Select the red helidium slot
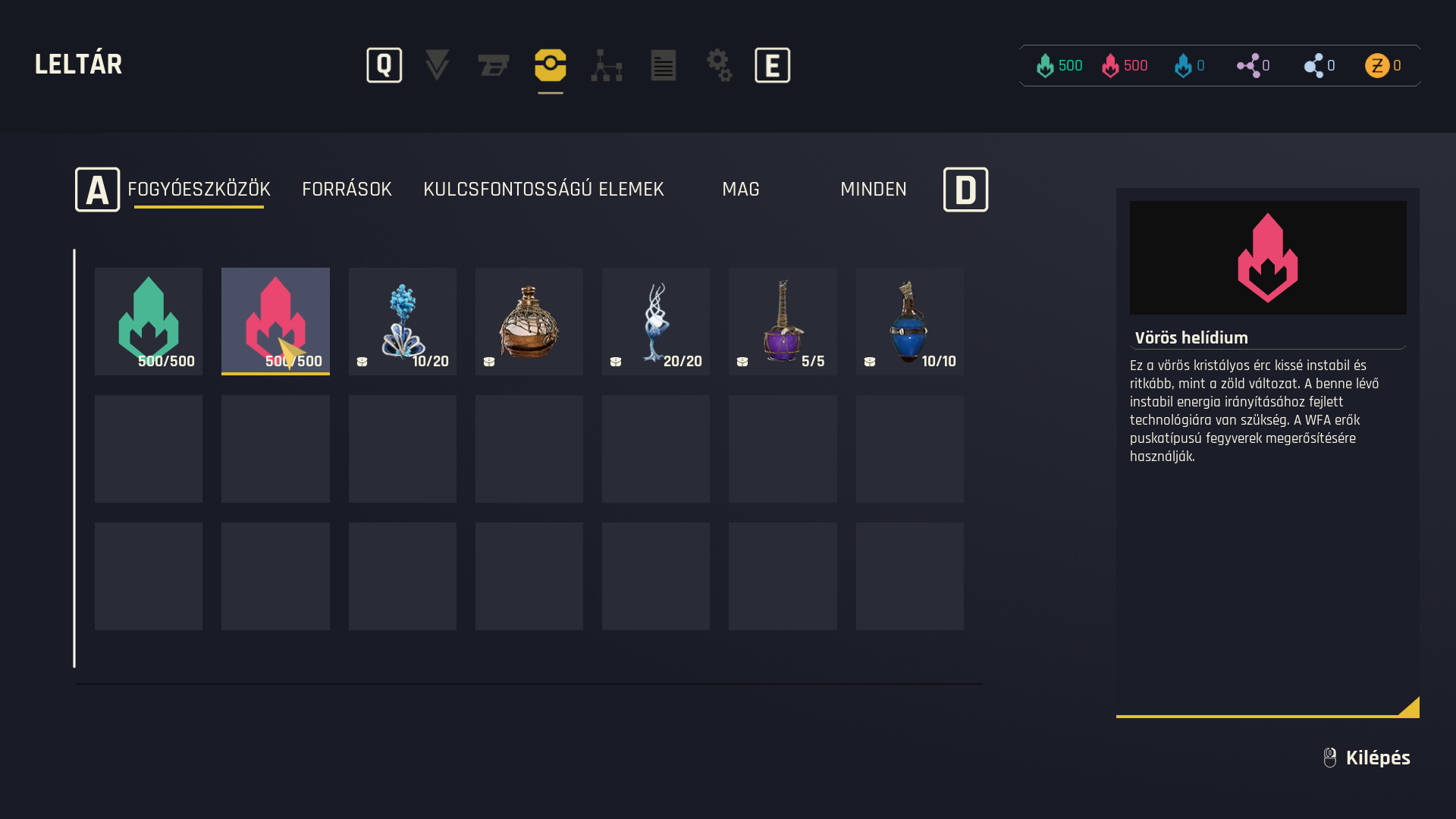 [x=275, y=321]
